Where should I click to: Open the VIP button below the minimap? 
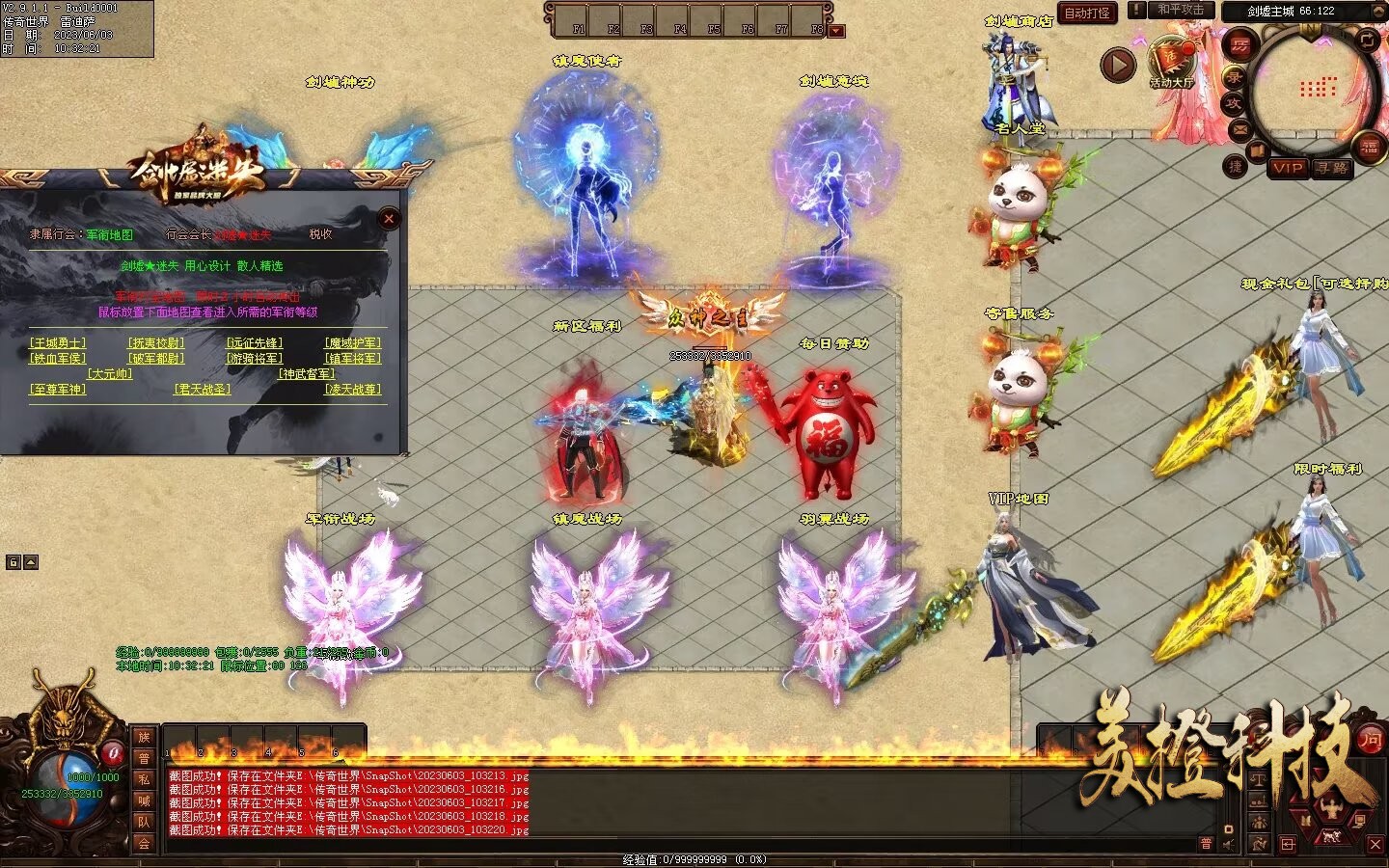click(x=1287, y=168)
